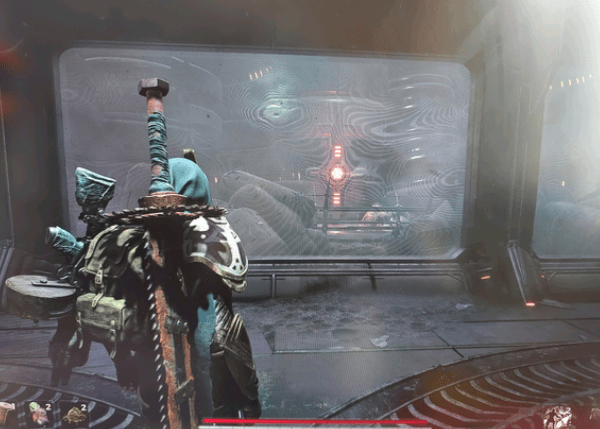Click the character portrait icon in the bottom-right corner
Screen dimensions: 600x429
[x=557, y=417]
